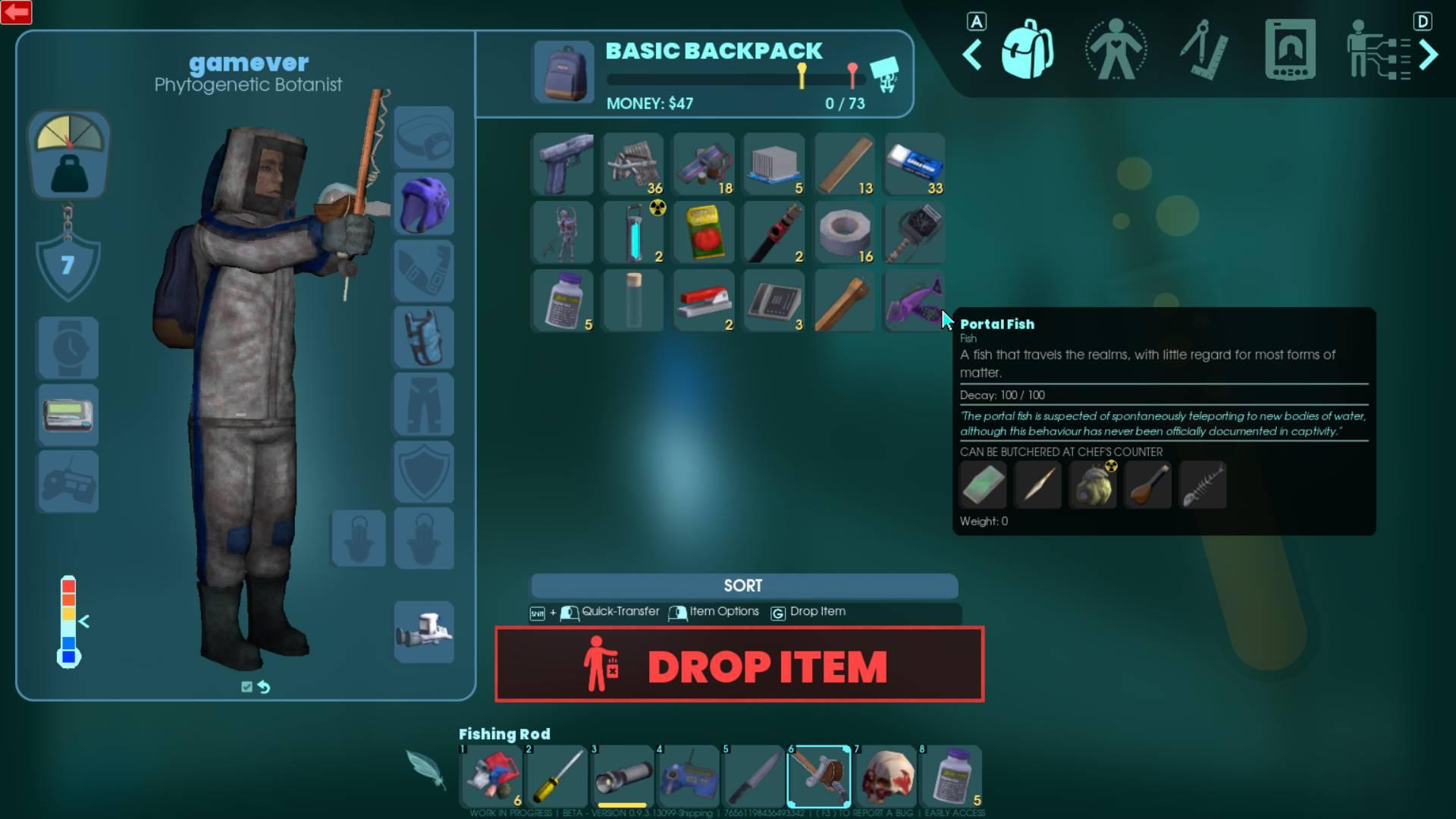Choose the Fishing Rod hotbar slot

coord(819,776)
